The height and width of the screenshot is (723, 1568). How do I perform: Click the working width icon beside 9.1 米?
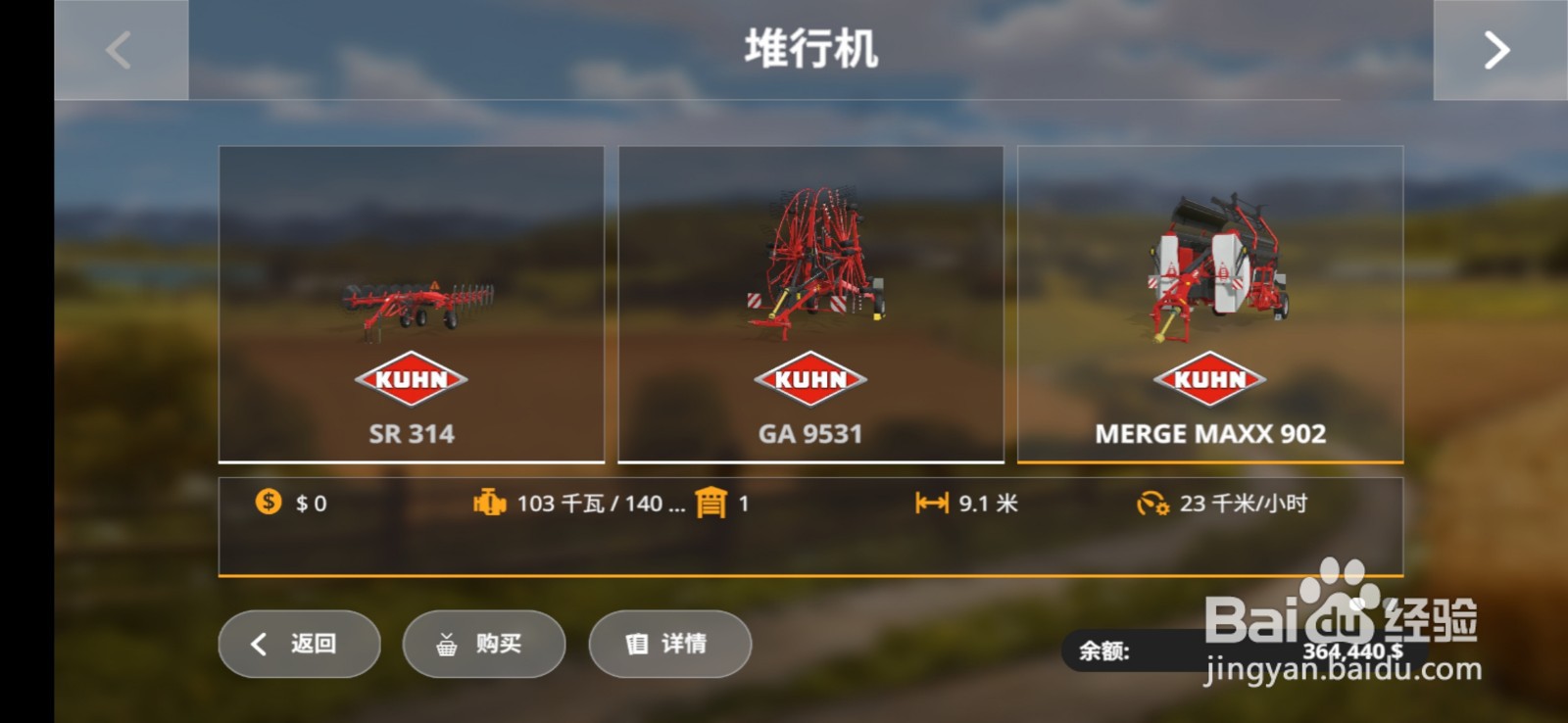coord(931,503)
